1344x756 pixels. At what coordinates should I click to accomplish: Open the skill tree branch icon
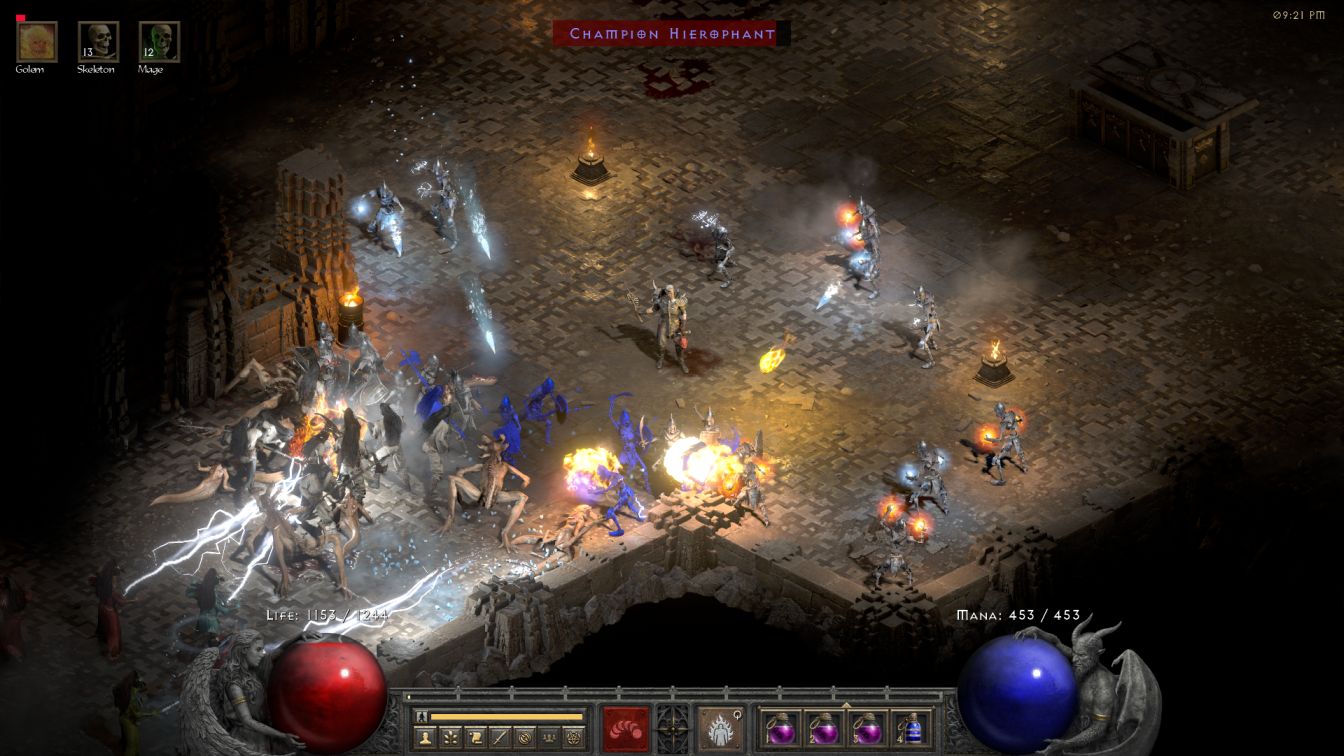click(x=449, y=737)
